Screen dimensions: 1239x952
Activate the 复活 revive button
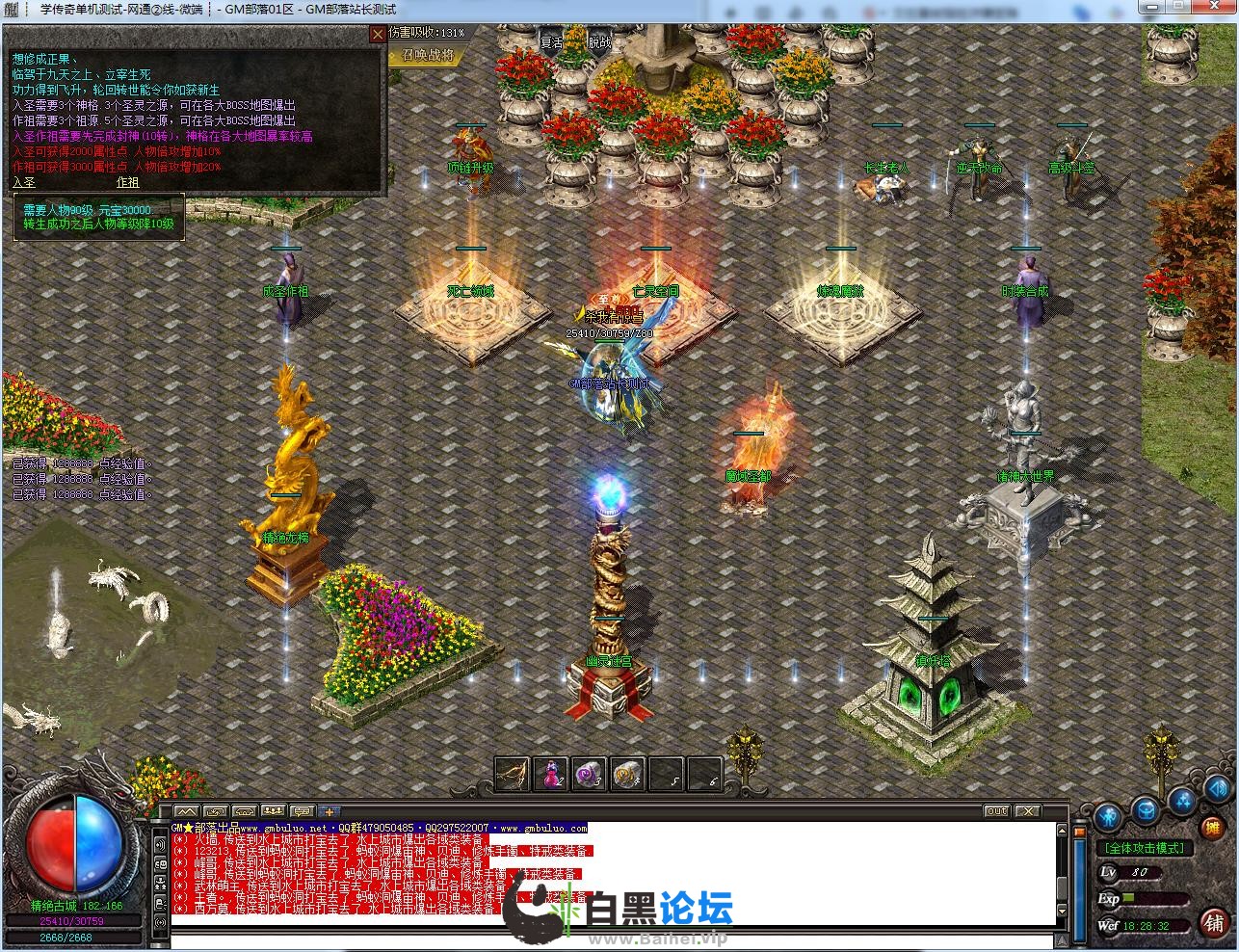pos(552,42)
